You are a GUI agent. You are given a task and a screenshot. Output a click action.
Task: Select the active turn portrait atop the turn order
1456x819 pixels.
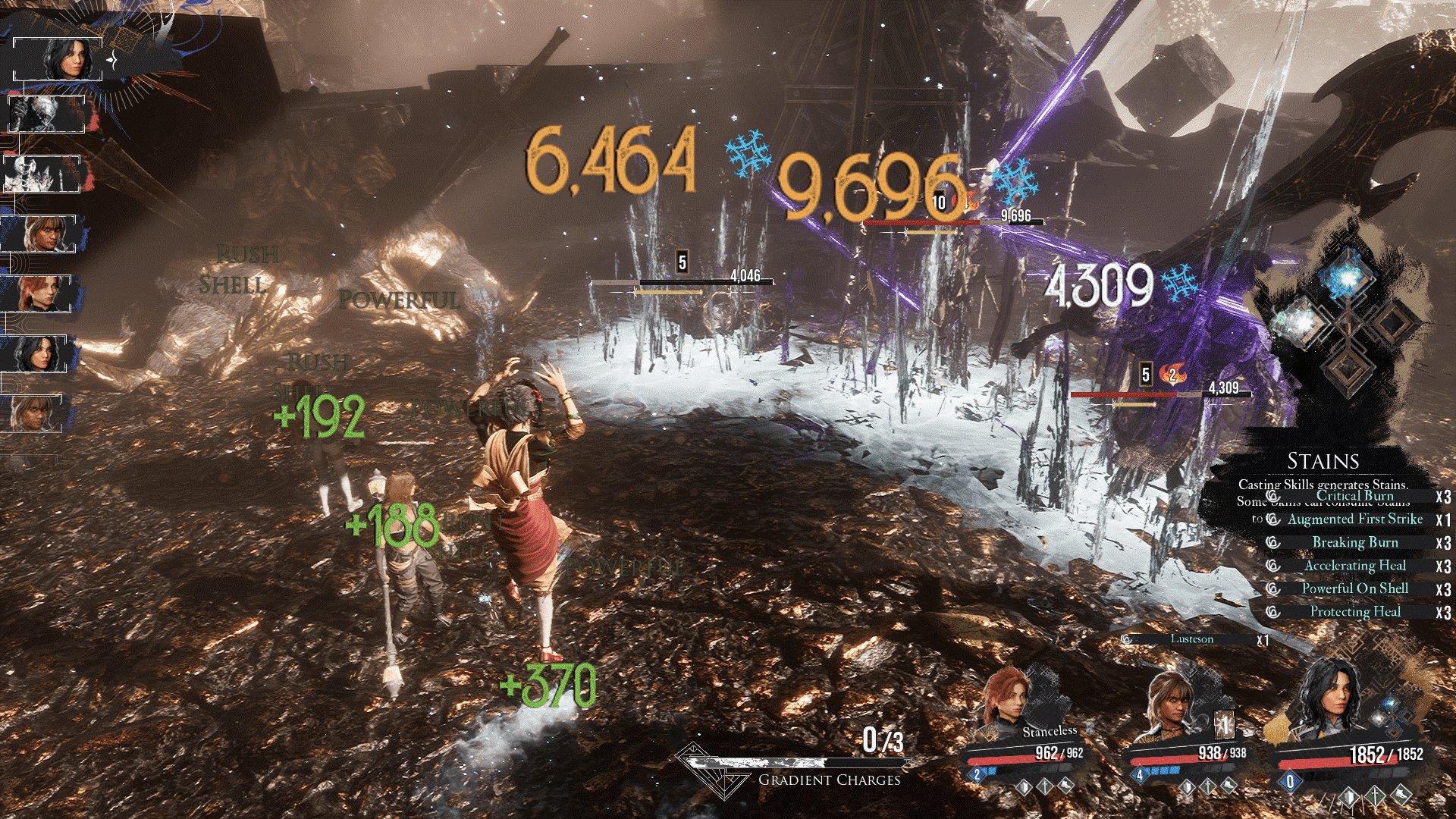click(59, 58)
